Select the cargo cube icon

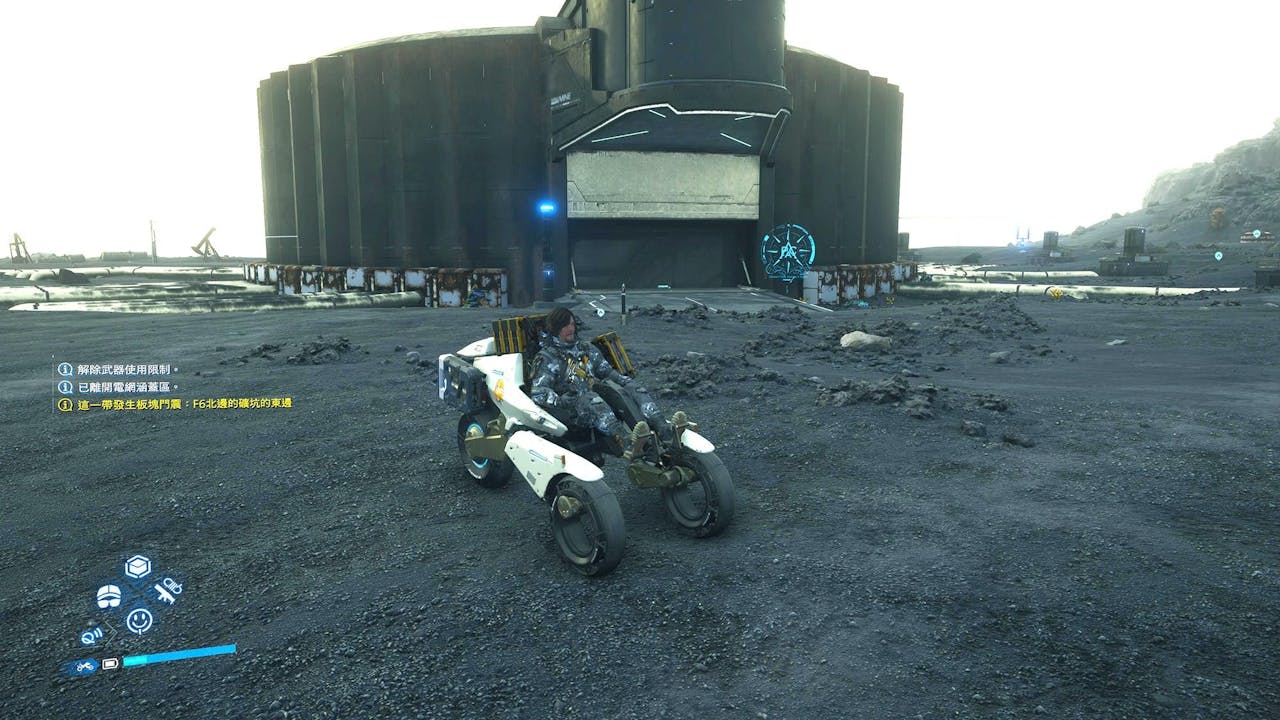click(138, 567)
